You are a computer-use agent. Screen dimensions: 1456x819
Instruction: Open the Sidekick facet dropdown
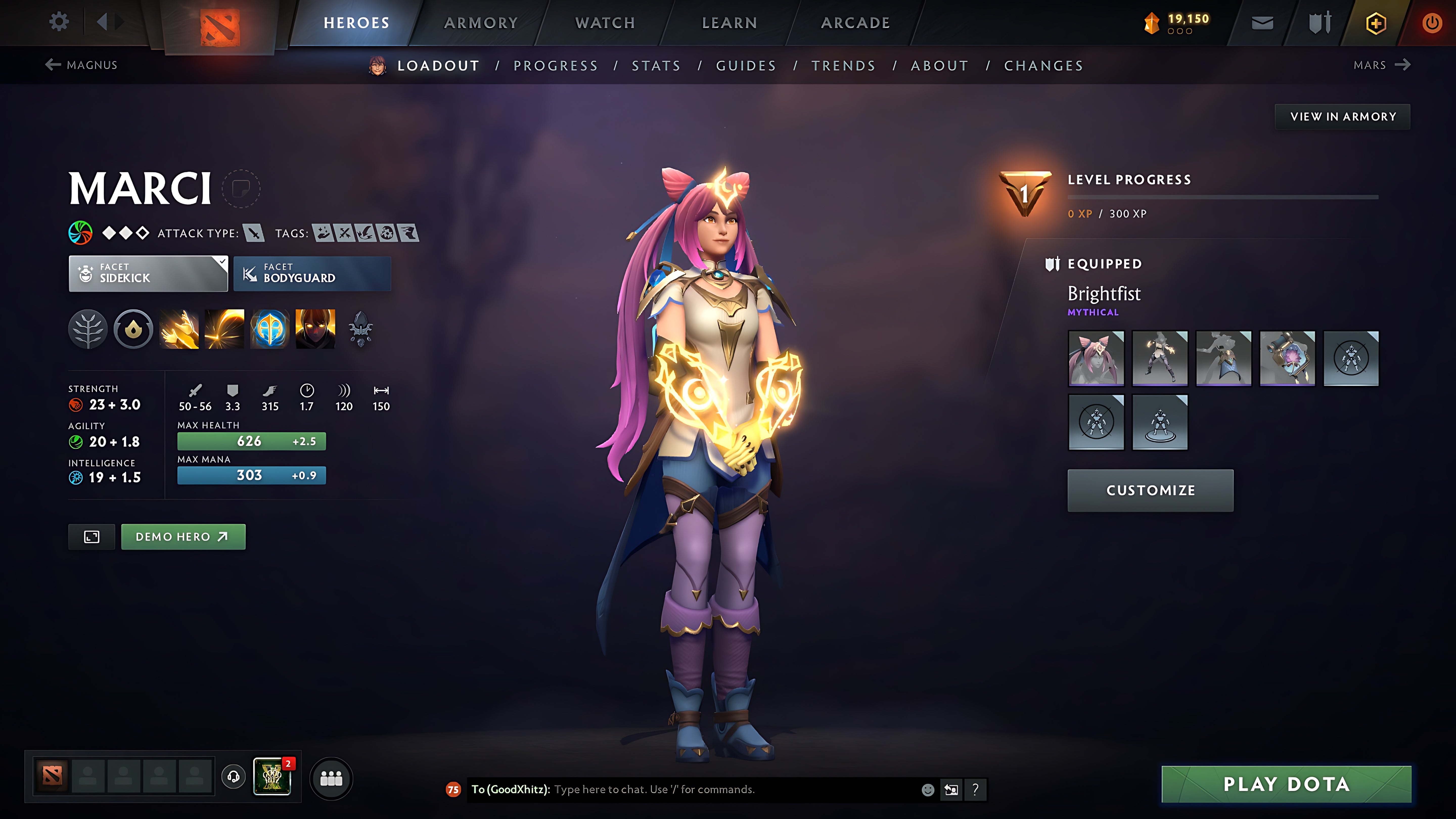tap(148, 274)
